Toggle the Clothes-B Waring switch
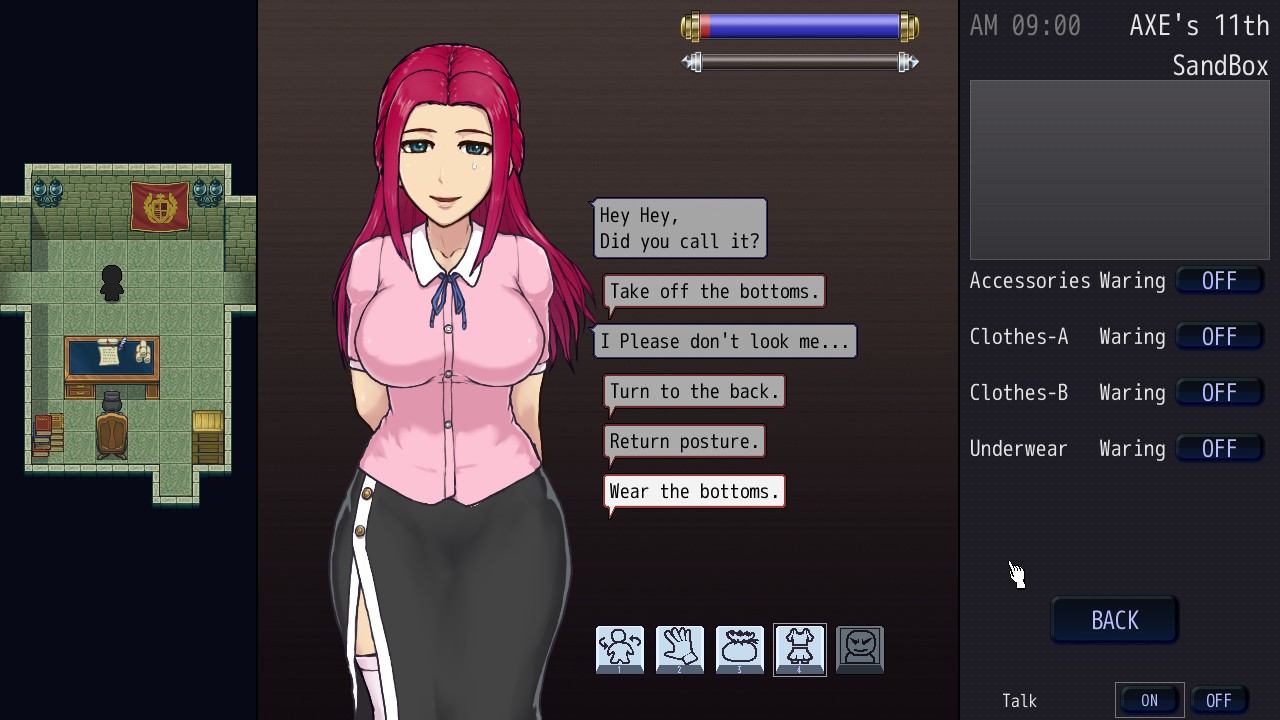The image size is (1280, 720). coord(1218,393)
